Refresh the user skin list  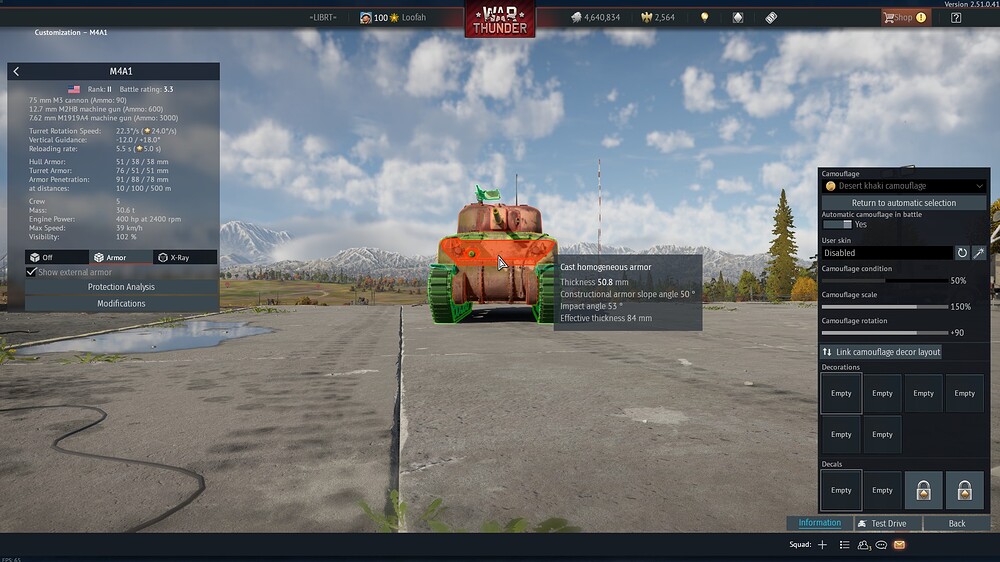click(962, 253)
